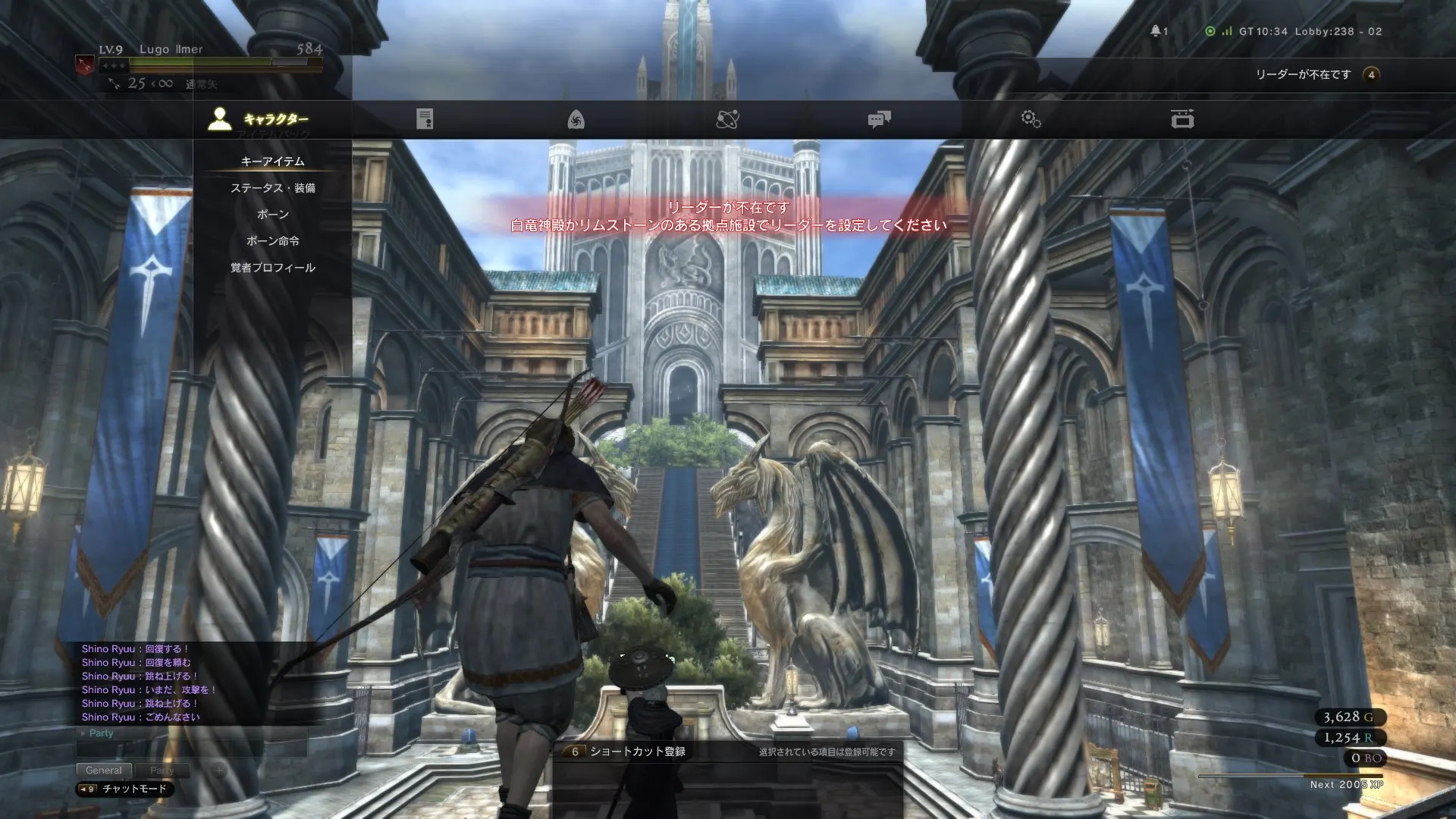This screenshot has width=1456, height=819.
Task: Open the world orb menu icon
Action: coord(728,118)
